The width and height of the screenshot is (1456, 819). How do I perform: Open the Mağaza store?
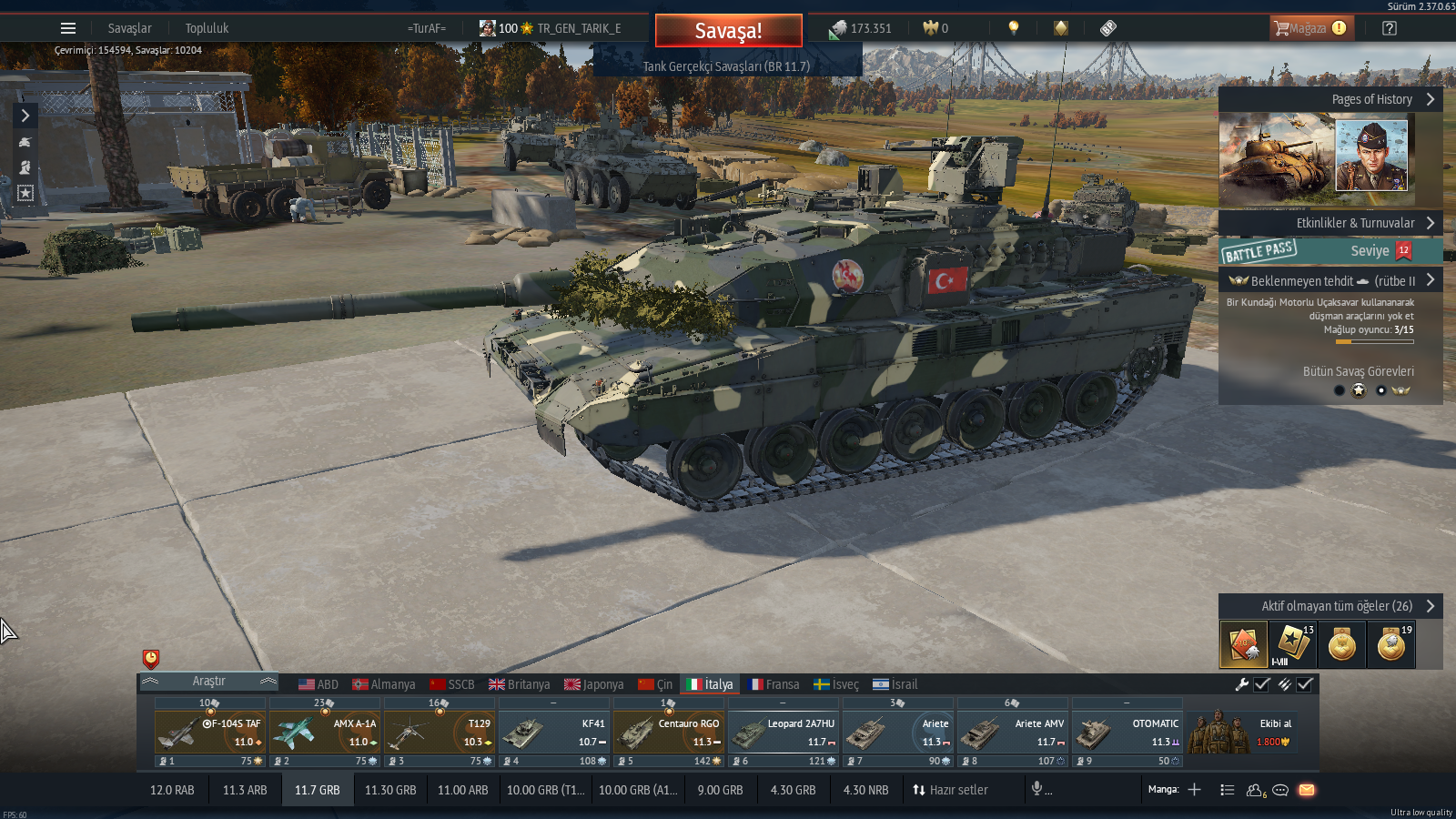[1311, 28]
